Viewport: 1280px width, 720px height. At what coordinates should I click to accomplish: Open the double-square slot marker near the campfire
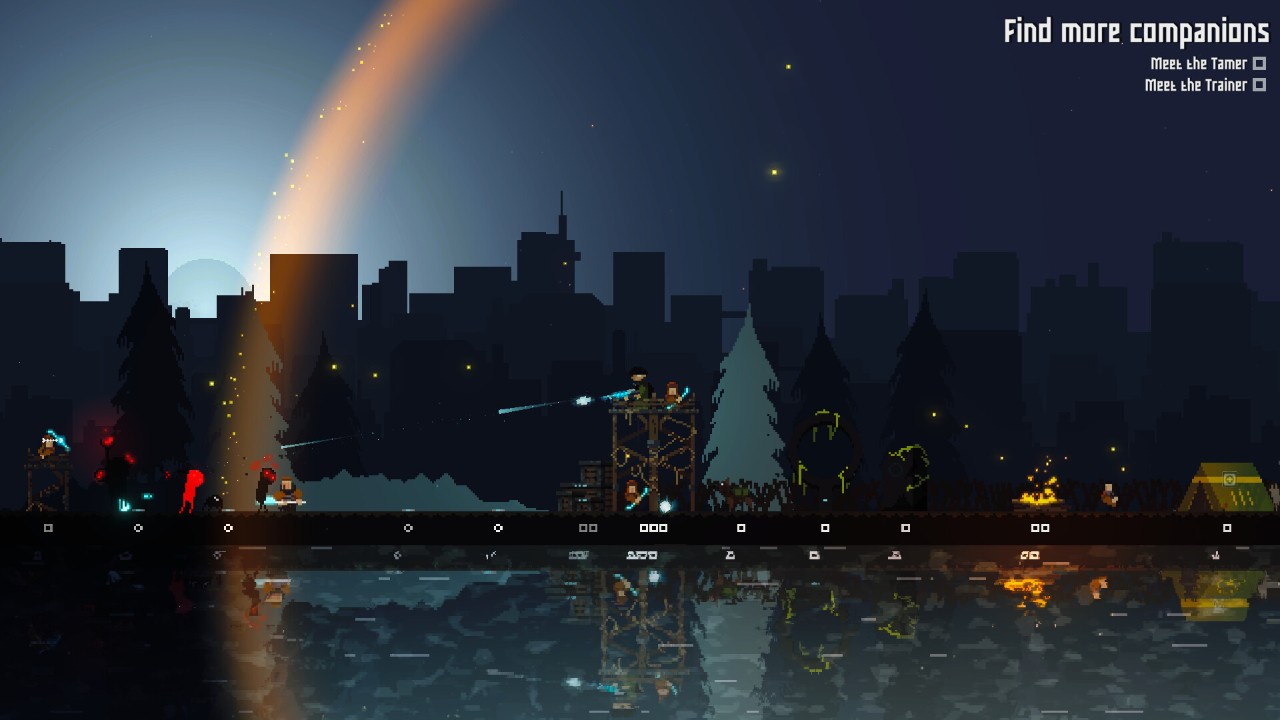click(1038, 527)
